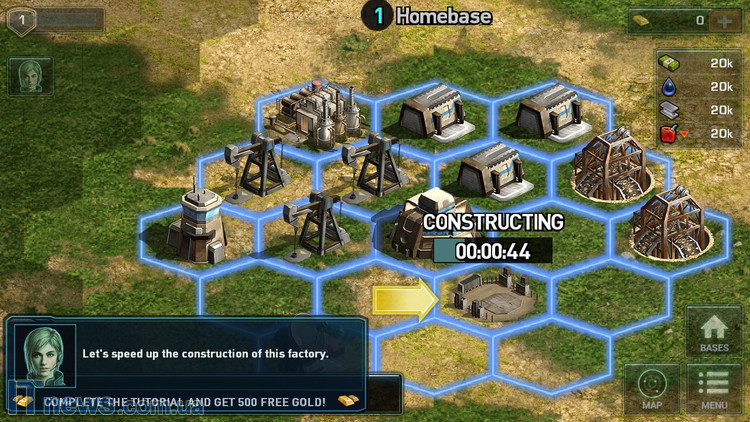Viewport: 750px width, 422px height.
Task: Click the 500 free gold tutorial banner
Action: [x=185, y=400]
